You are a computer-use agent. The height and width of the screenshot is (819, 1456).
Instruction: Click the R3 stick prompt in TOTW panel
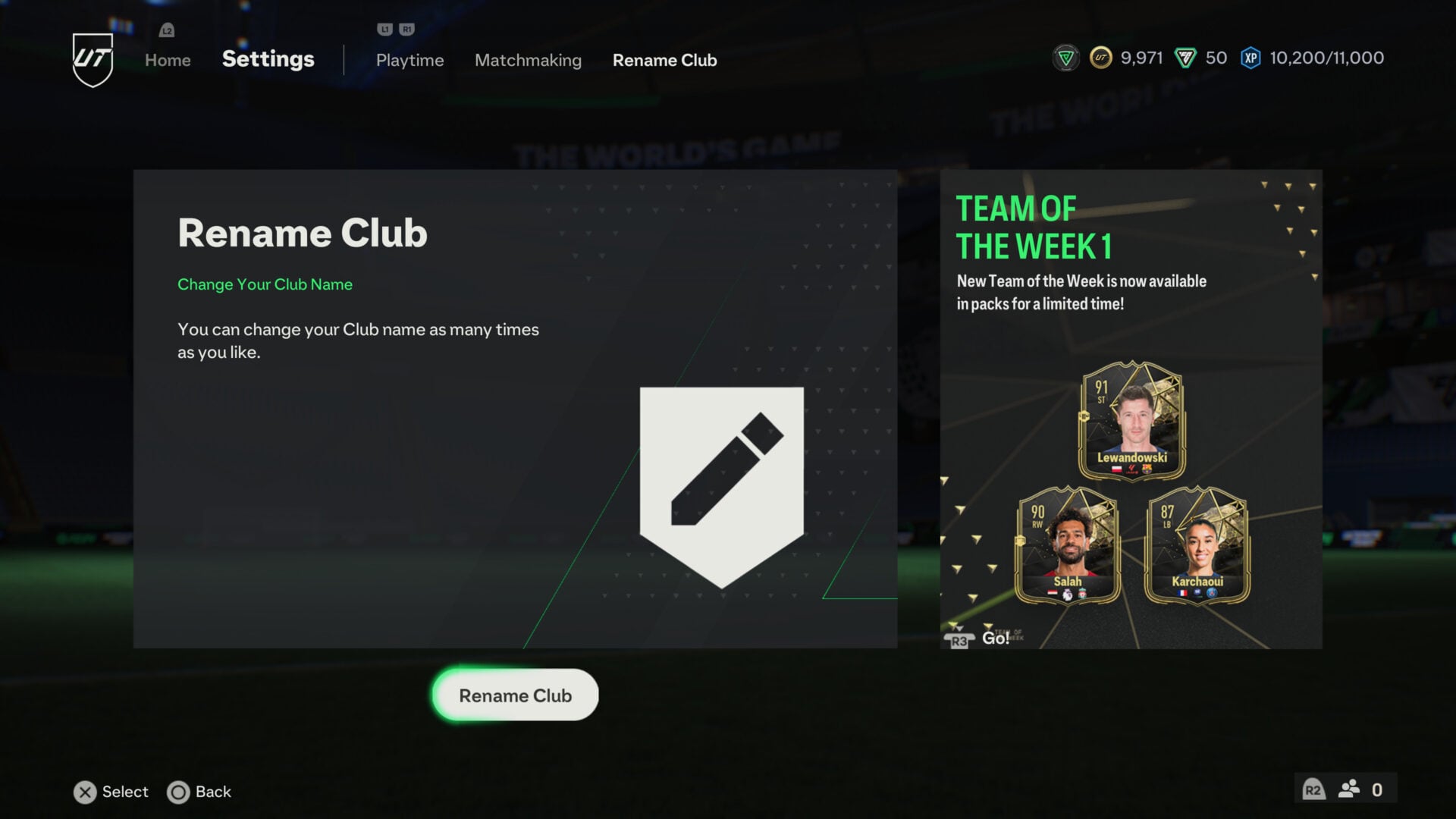(x=959, y=640)
